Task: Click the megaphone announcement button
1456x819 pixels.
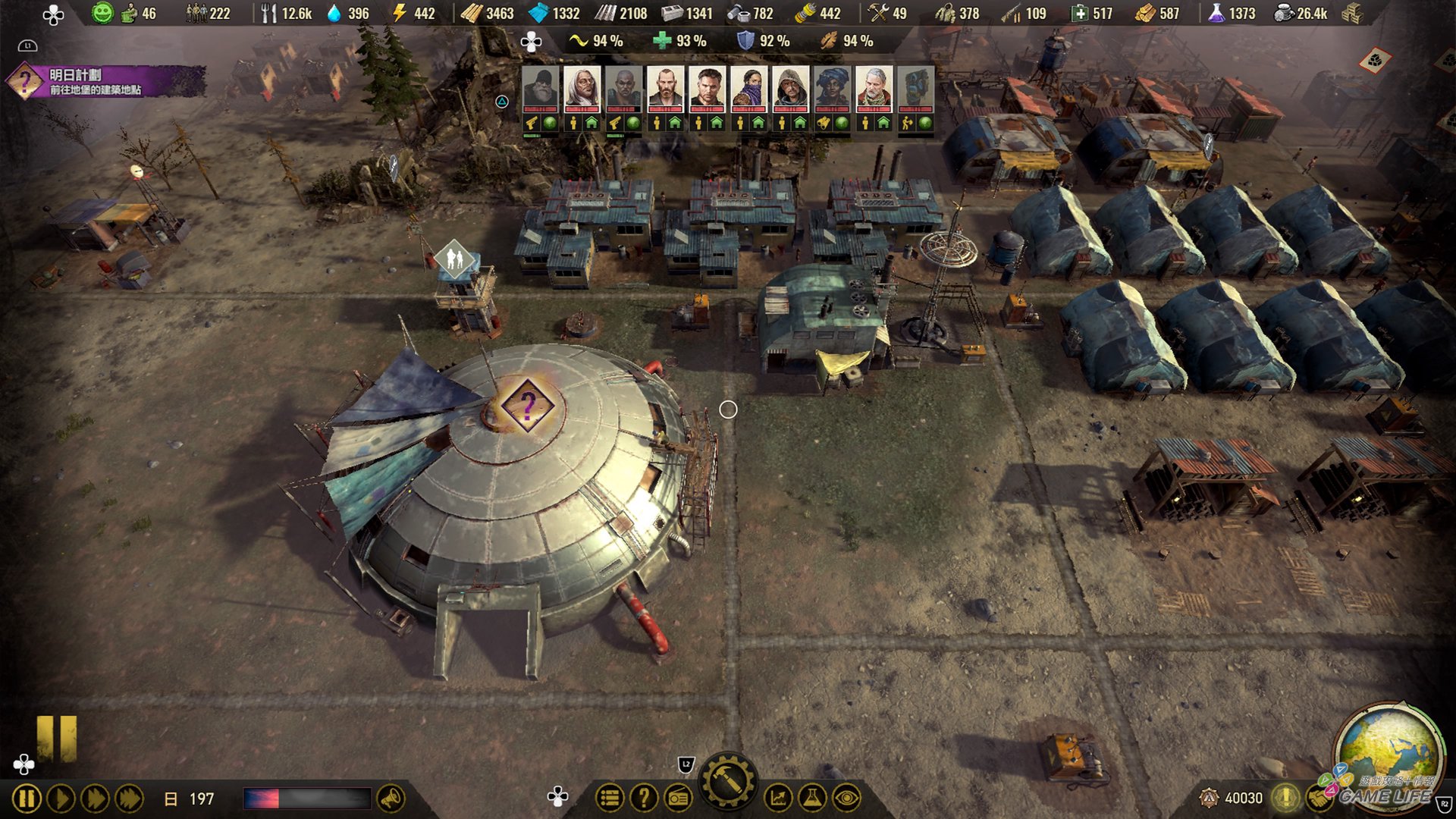Action: 391,799
